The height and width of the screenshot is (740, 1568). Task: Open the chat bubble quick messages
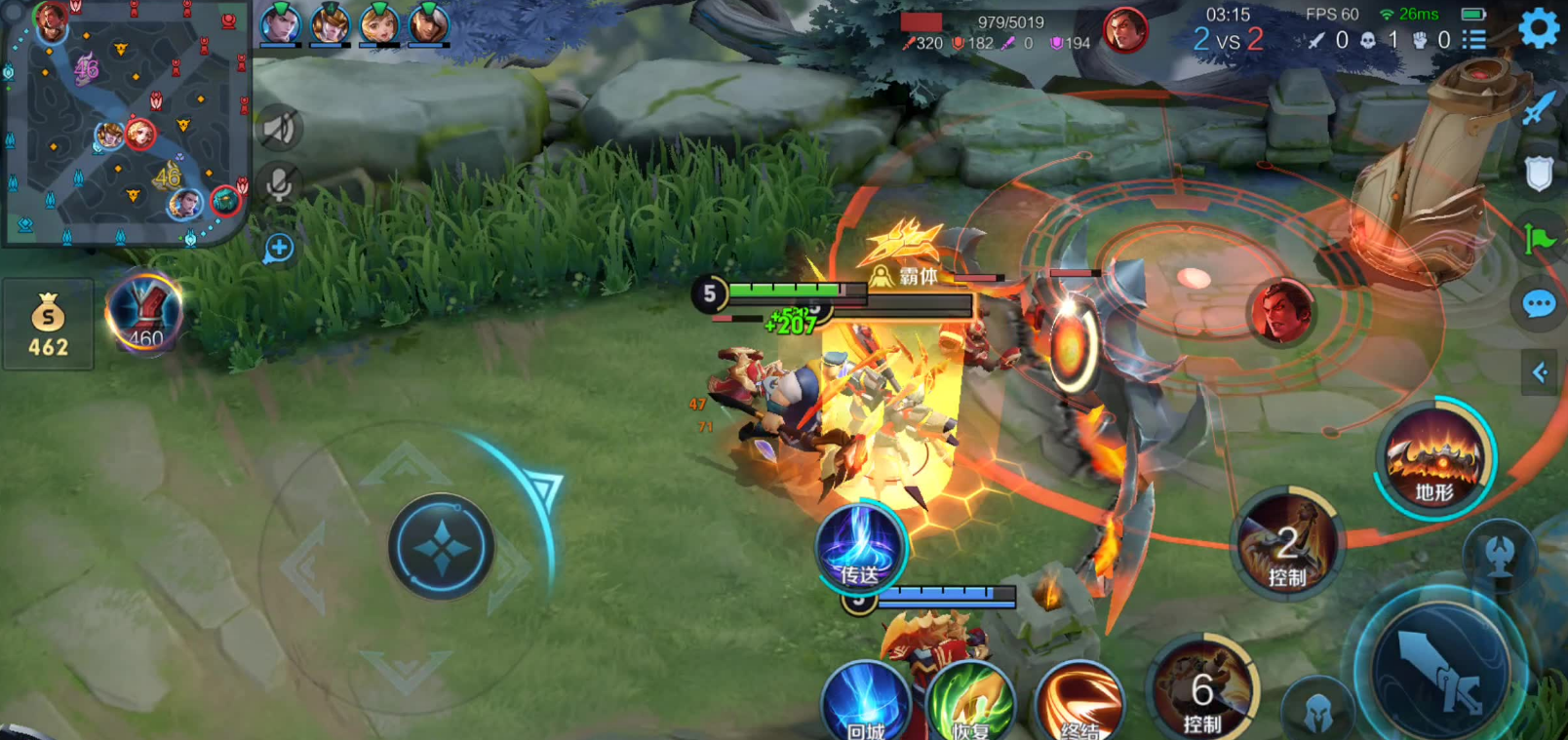(1539, 304)
